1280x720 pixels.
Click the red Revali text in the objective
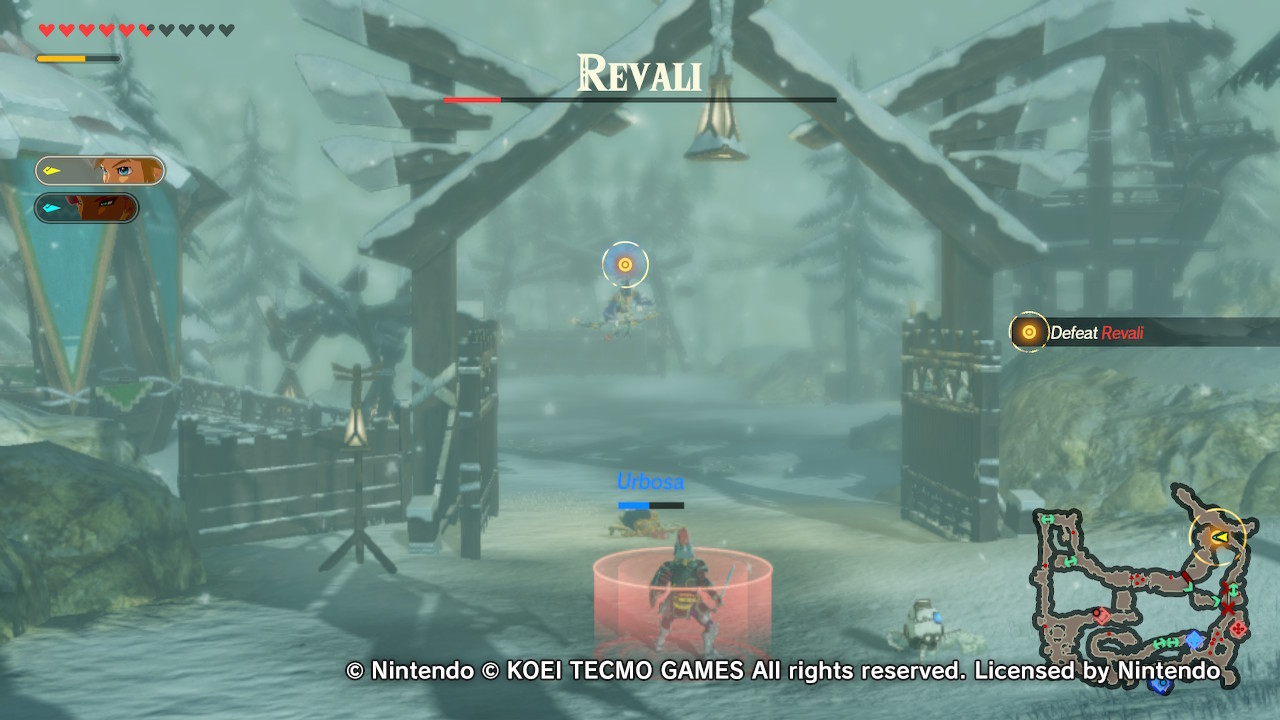[x=1124, y=333]
